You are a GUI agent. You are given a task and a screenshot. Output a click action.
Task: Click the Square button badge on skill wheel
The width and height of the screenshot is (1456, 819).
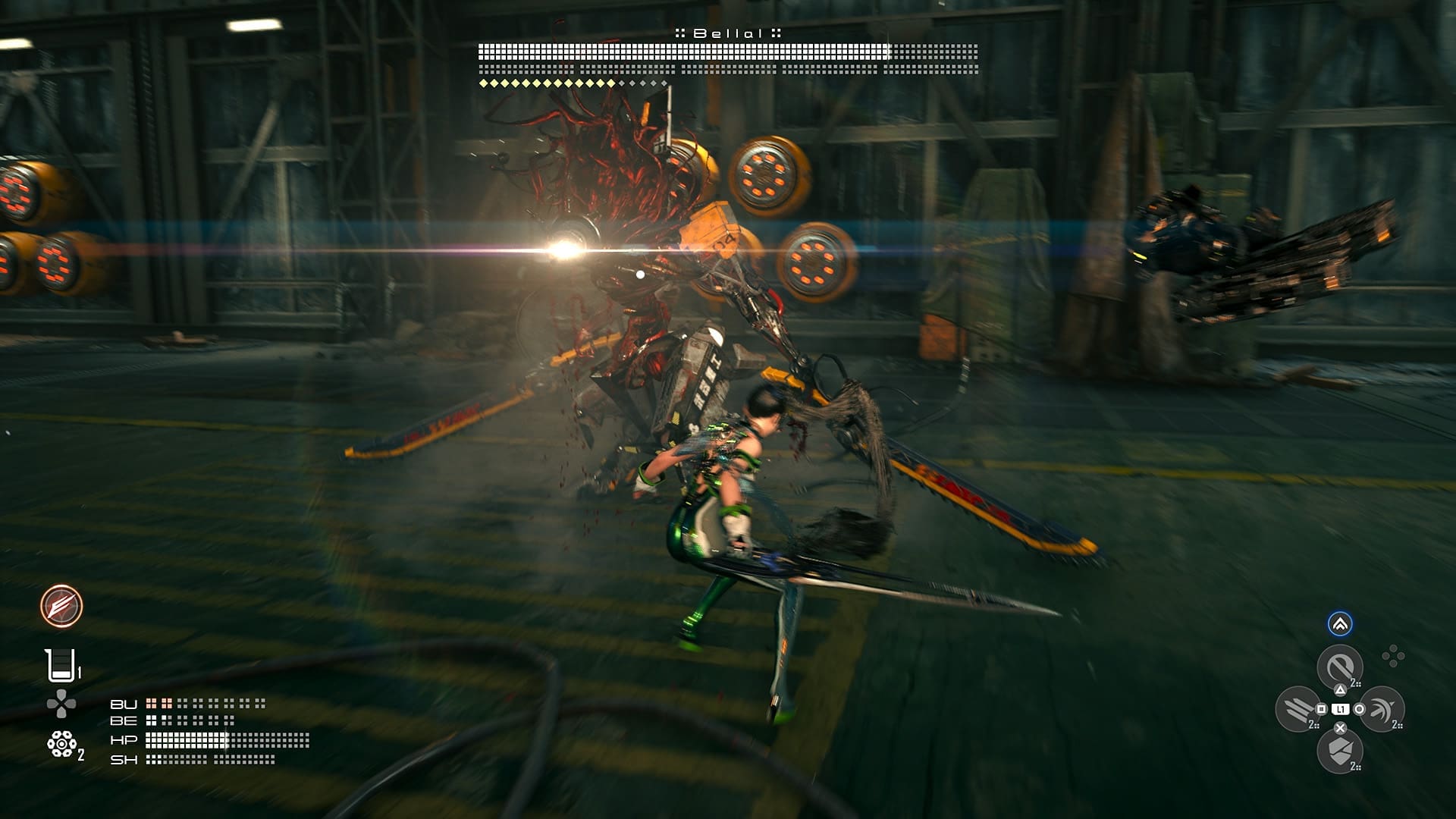[1321, 710]
